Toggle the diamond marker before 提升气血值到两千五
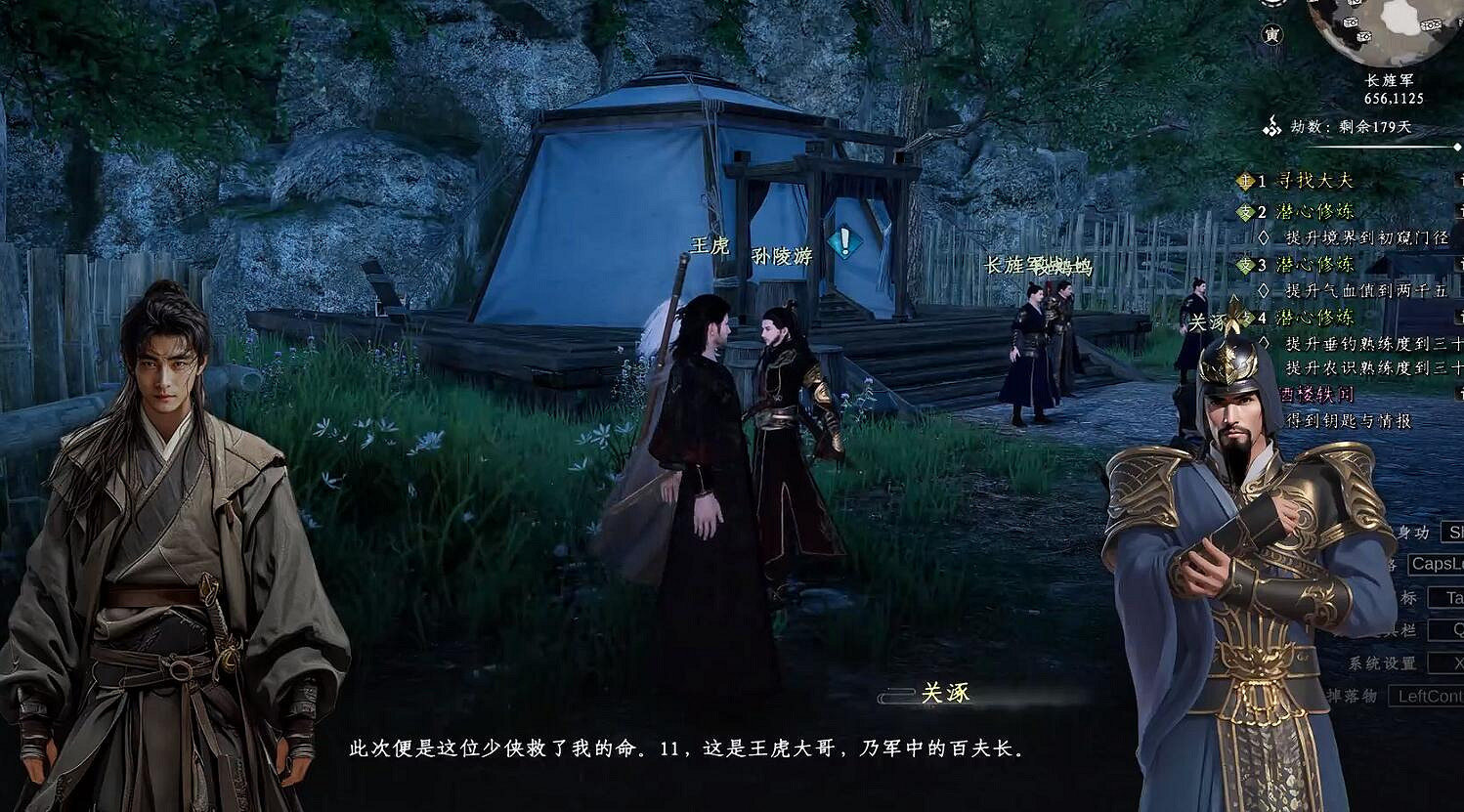 [x=1262, y=290]
